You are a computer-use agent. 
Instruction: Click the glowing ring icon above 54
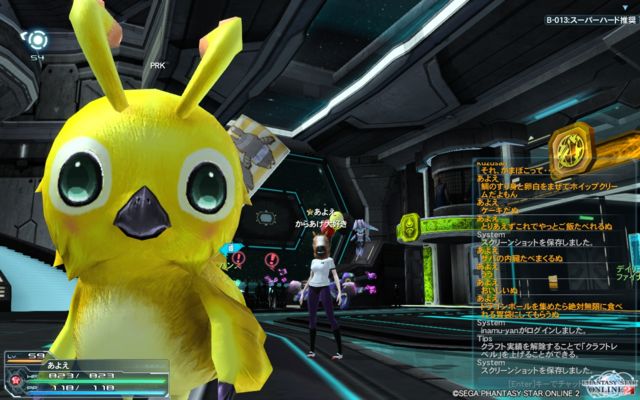click(37, 40)
